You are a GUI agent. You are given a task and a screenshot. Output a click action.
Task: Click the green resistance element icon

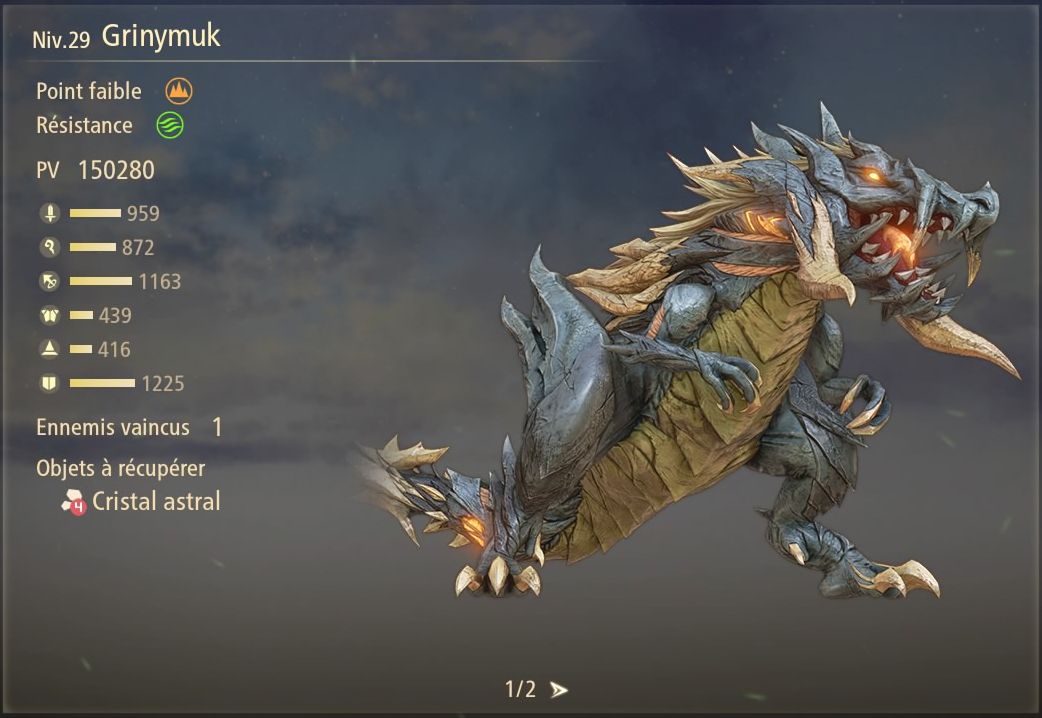[170, 126]
